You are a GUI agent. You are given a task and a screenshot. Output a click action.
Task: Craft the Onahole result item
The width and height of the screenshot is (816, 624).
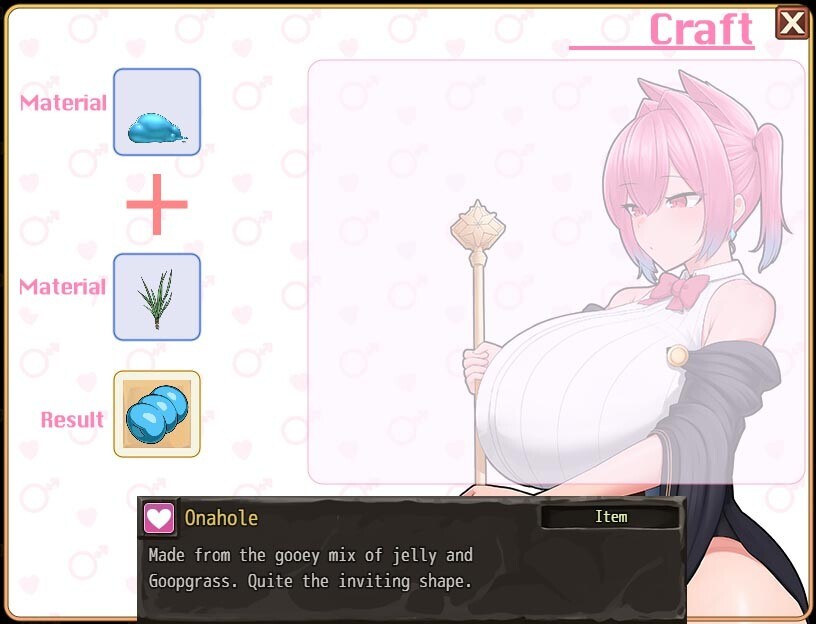pyautogui.click(x=157, y=414)
